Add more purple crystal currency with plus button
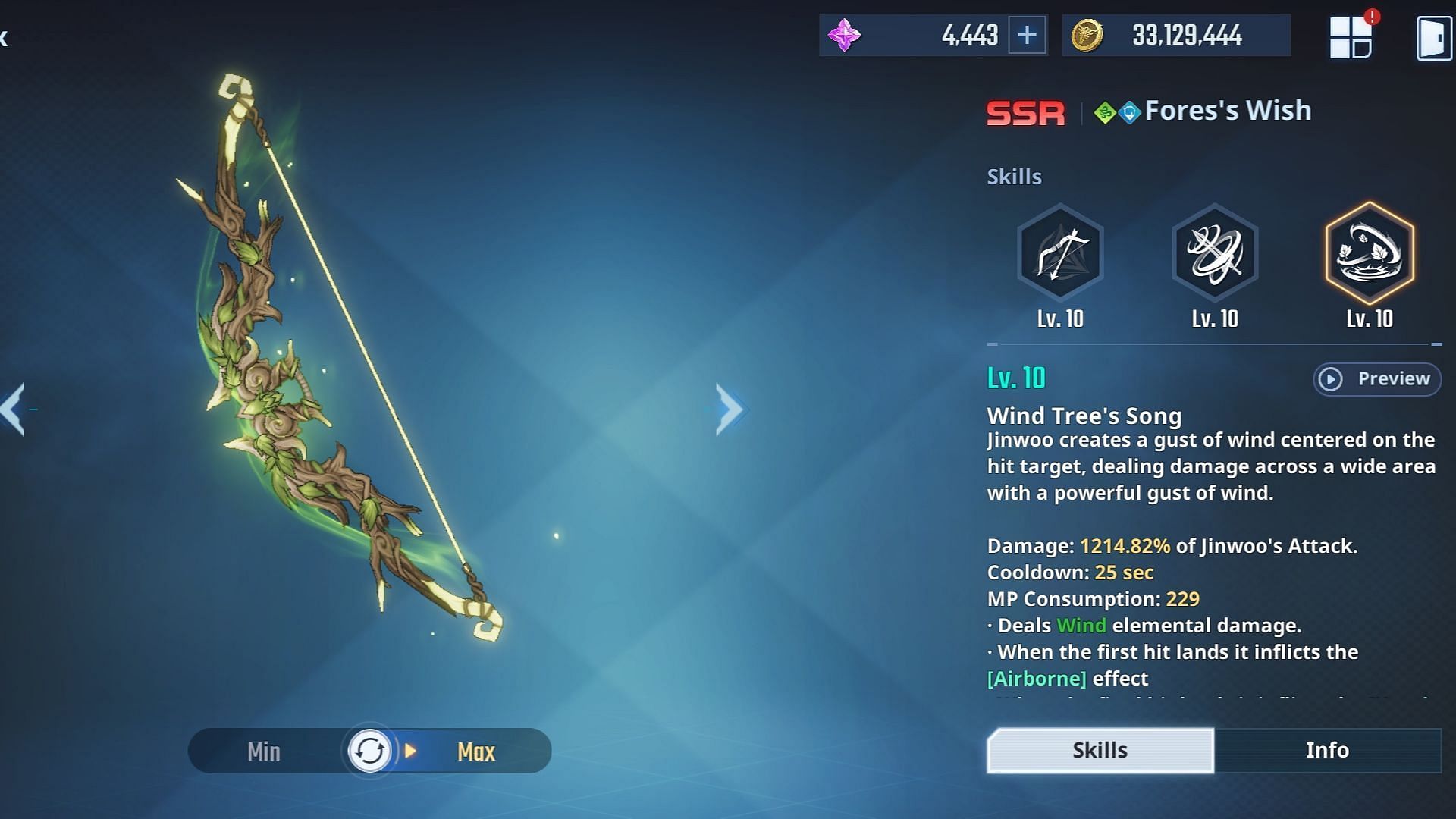Image resolution: width=1456 pixels, height=819 pixels. tap(1027, 35)
